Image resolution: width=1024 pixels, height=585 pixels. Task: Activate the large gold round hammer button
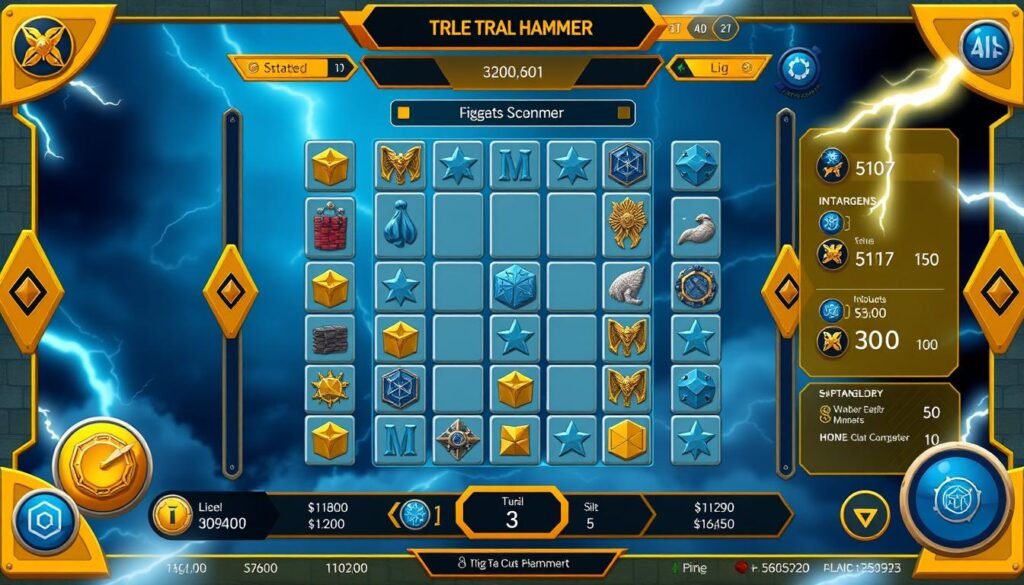tap(101, 464)
